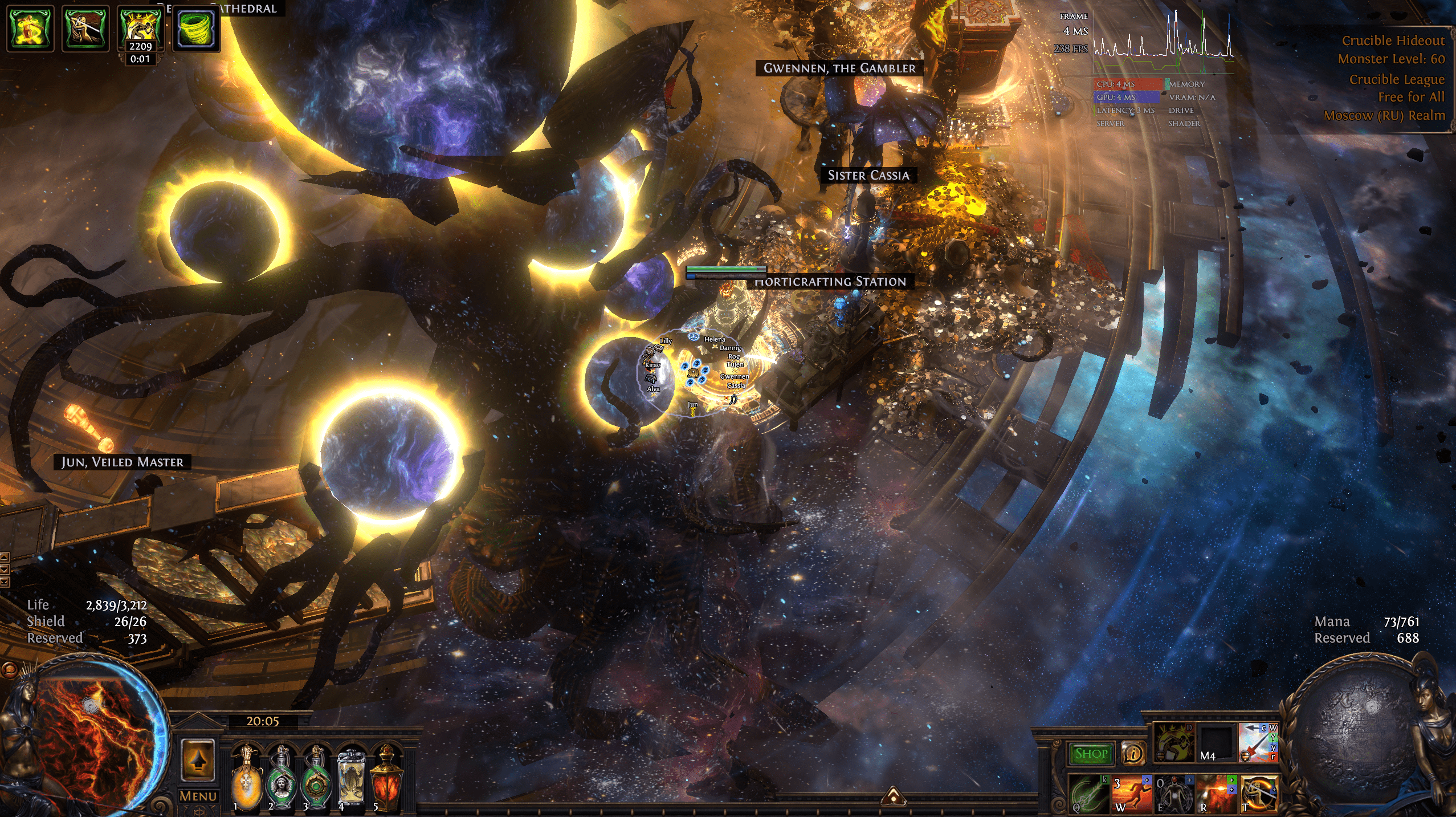This screenshot has width=1456, height=817.
Task: Select the empty M4 skill slot
Action: pos(1216,743)
